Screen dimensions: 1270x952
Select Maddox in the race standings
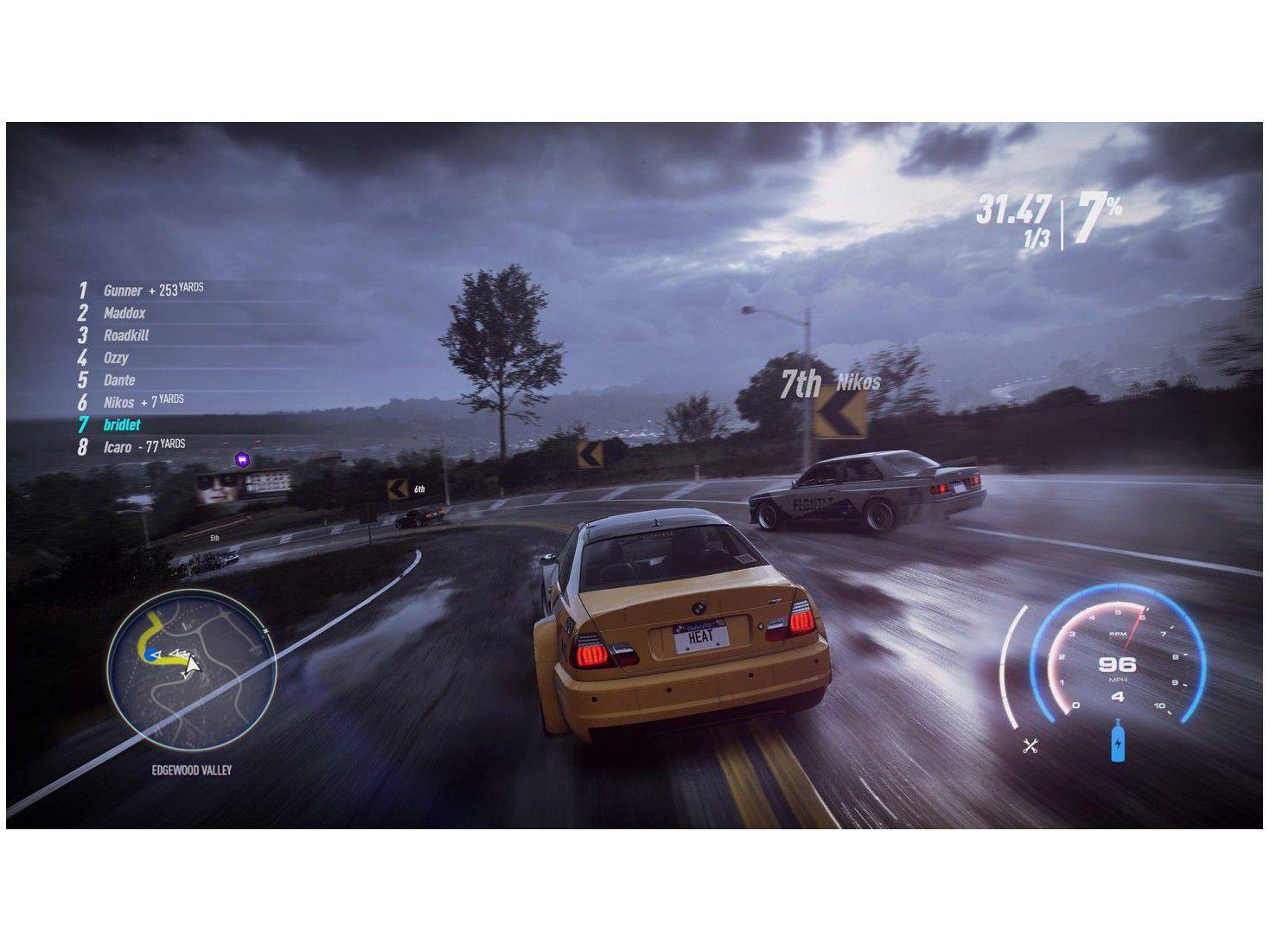coord(124,314)
